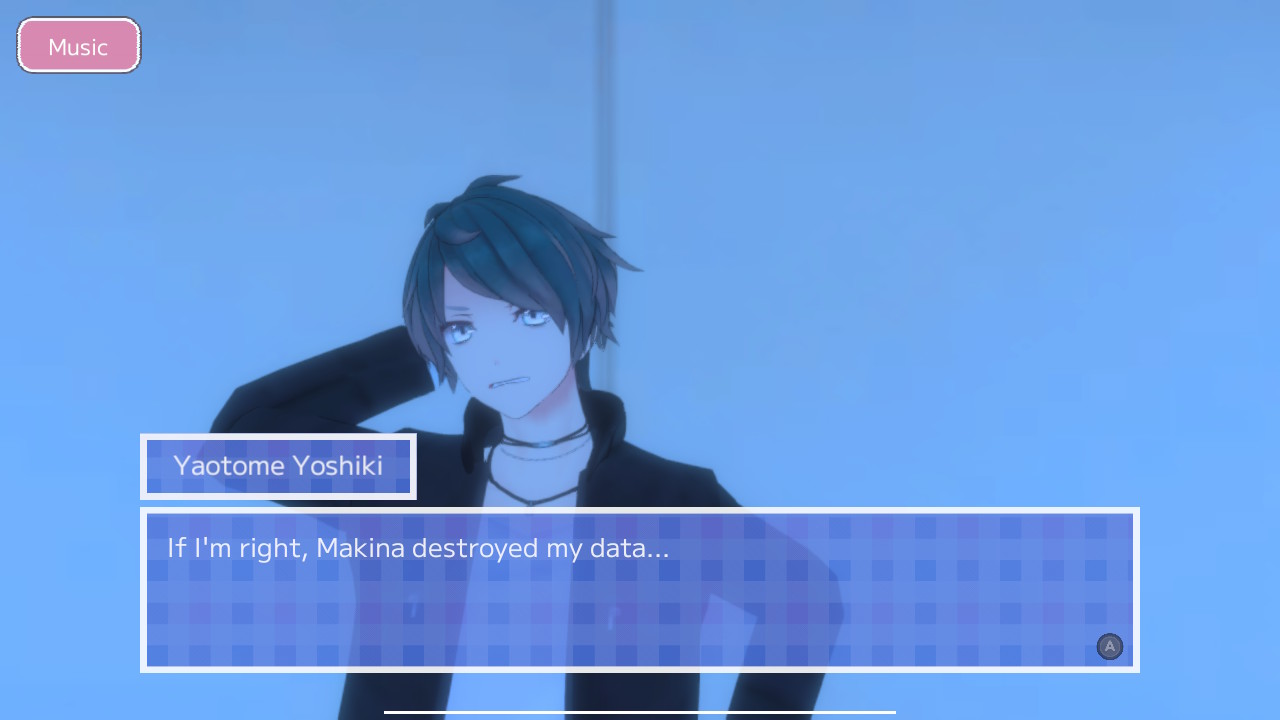Viewport: 1280px width, 720px height.
Task: Select the Yaotome Yoshiki name plate
Action: 278,466
